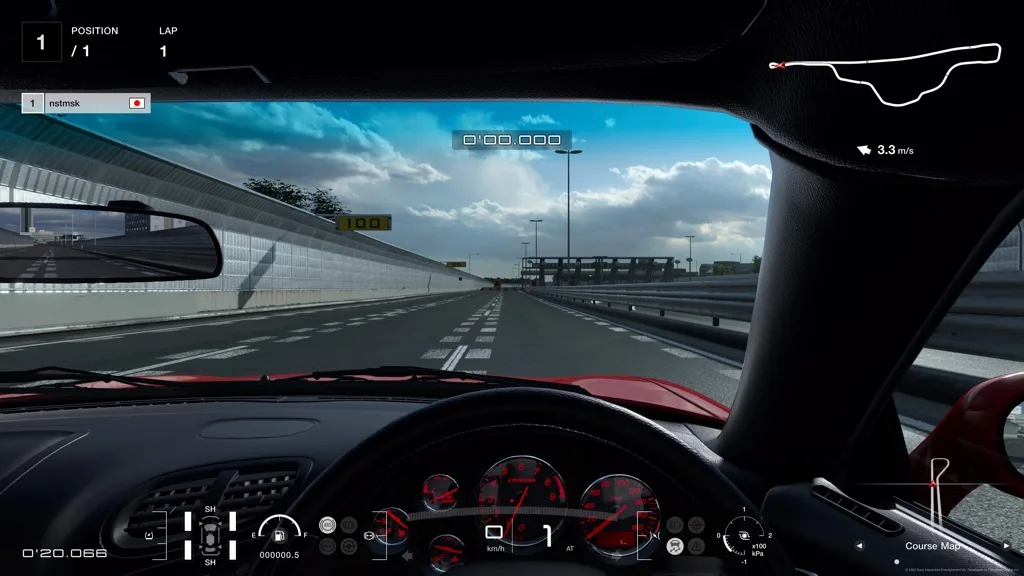
Task: Toggle the ABS indicator icon
Action: [x=326, y=525]
